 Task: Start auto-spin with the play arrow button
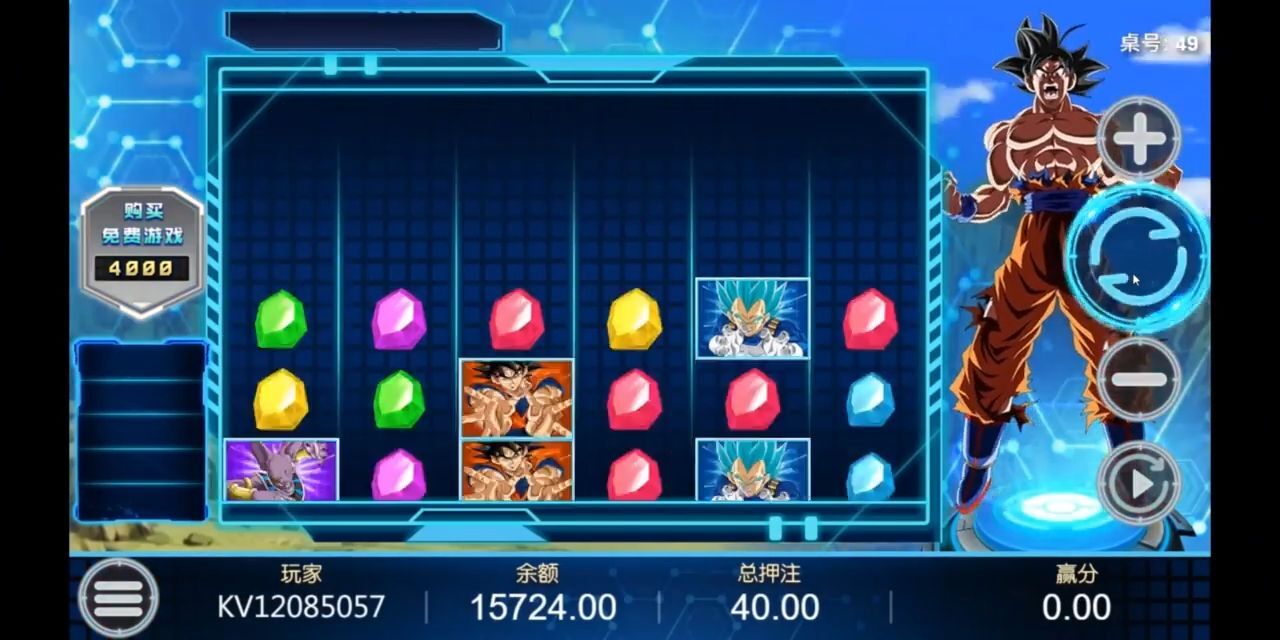(x=1139, y=484)
